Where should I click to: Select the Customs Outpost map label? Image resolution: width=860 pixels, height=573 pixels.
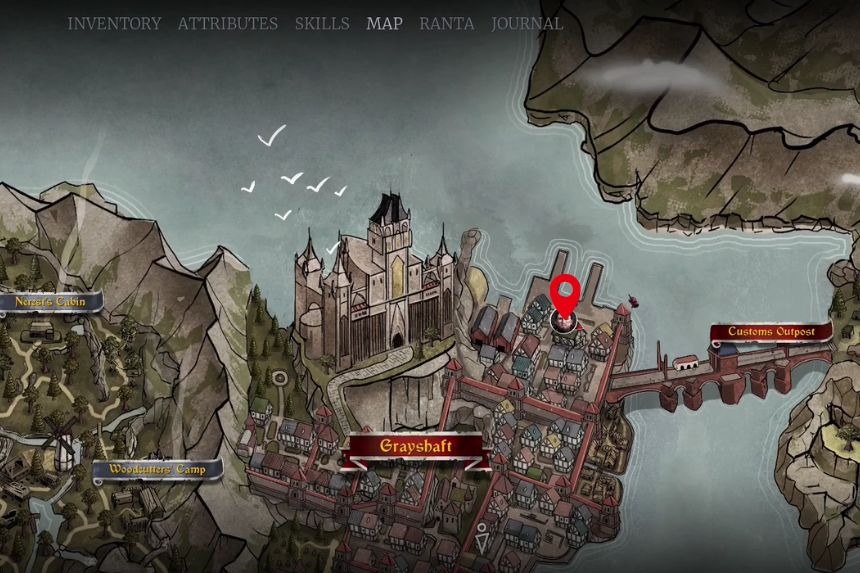click(x=771, y=331)
